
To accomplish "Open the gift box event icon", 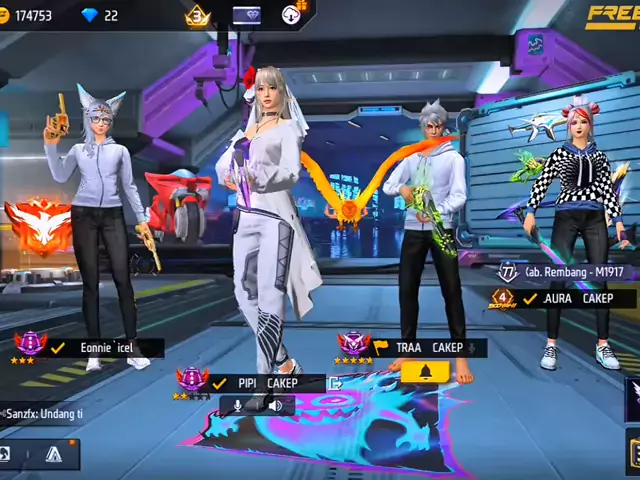I will 292,15.
